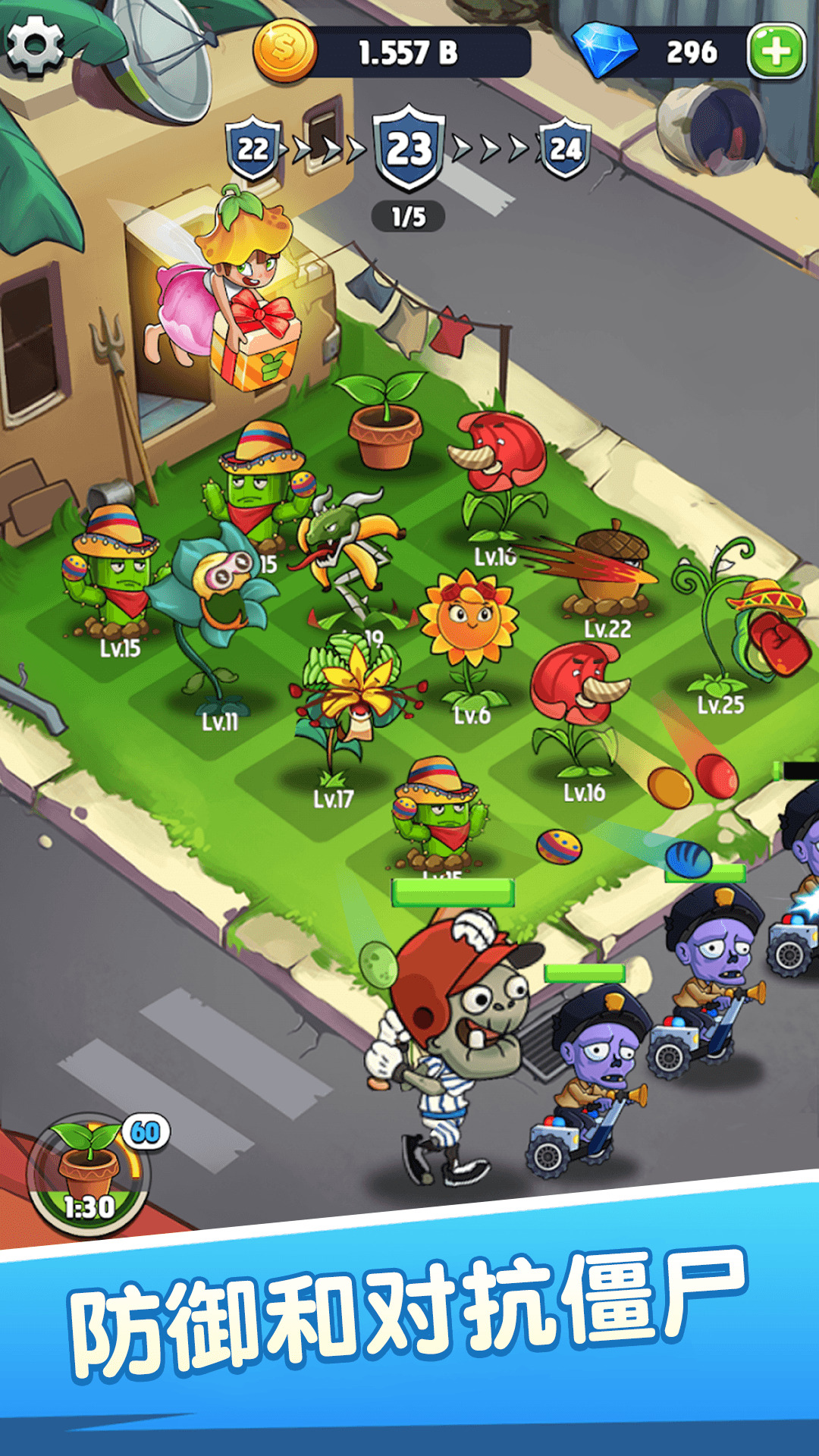Tap the potted plant timer button
Screen dimensions: 819x1456
(x=89, y=1174)
